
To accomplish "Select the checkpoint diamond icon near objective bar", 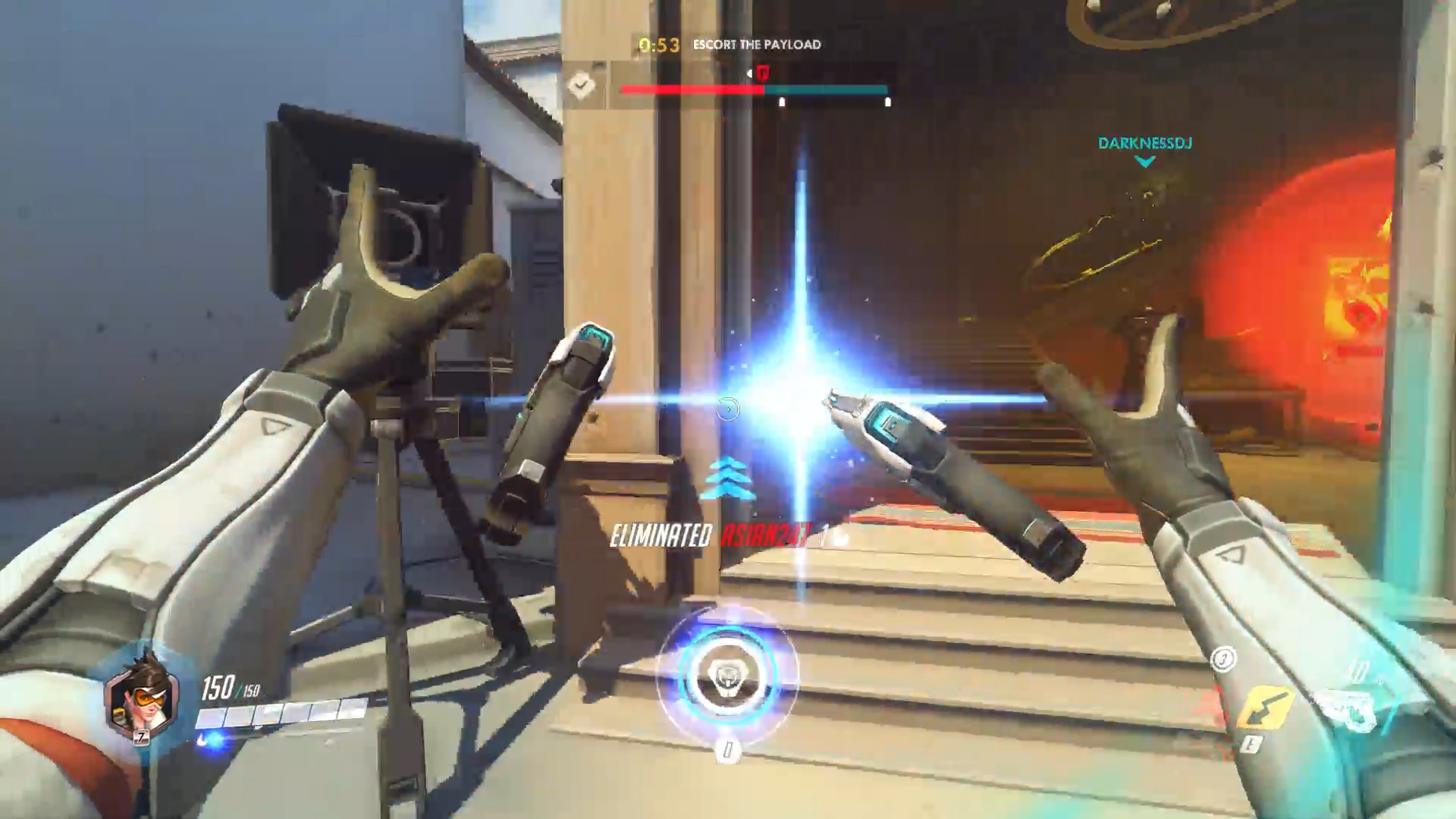I will (x=581, y=86).
